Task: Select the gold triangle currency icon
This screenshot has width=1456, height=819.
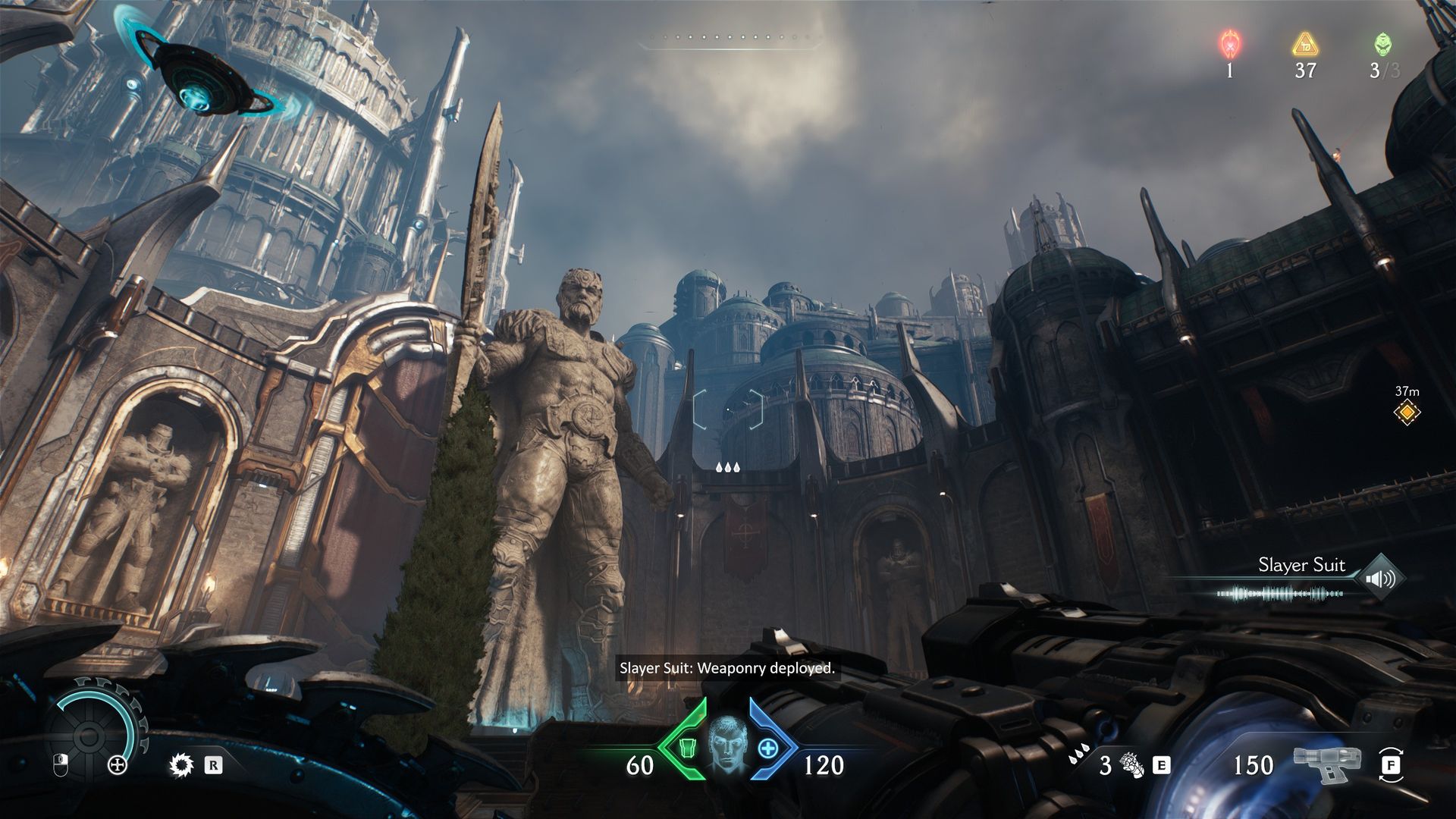Action: pyautogui.click(x=1305, y=44)
